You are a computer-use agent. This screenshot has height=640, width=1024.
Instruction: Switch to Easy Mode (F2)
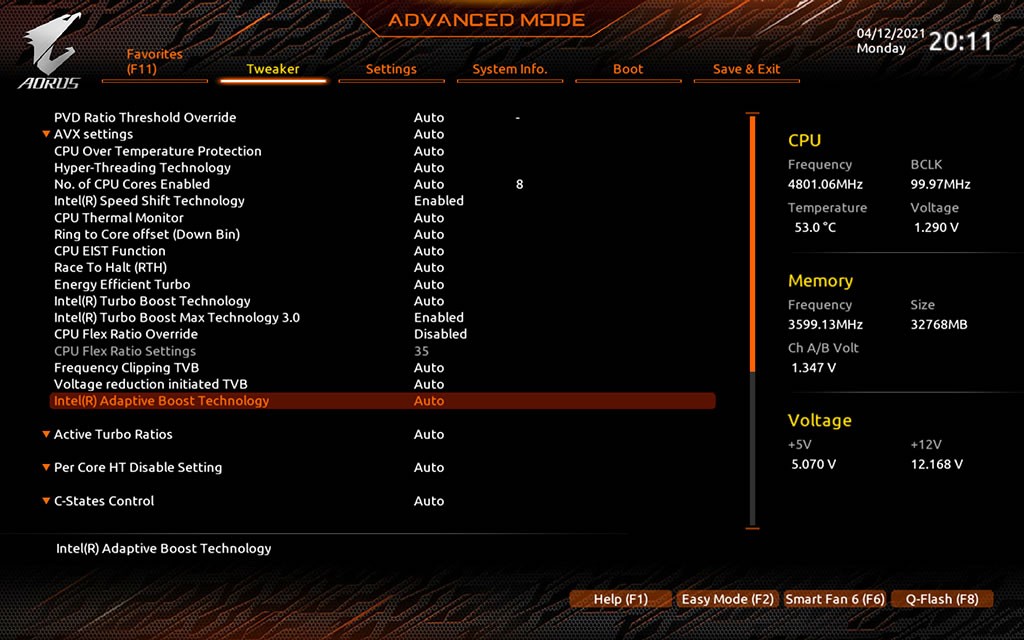tap(727, 599)
